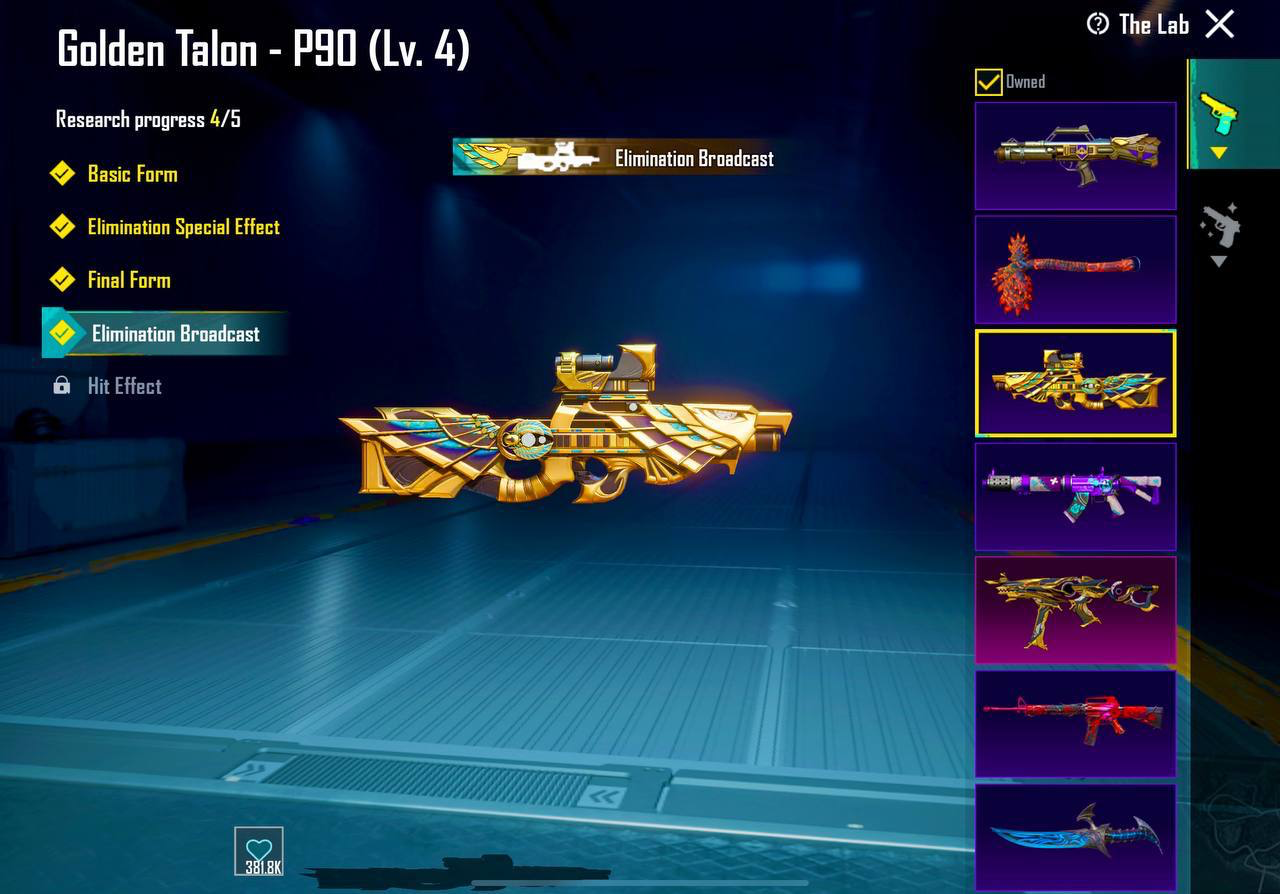
Task: Select the golden ornate rifle on pink thumbnail
Action: pyautogui.click(x=1075, y=610)
